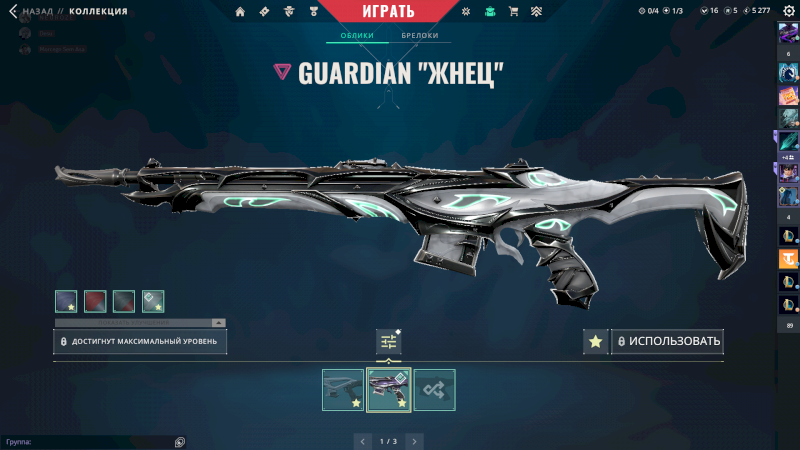Click ДОСТИГНУТ МАКСИМАЛЬНЫЙ УРОВЕНЬ button
This screenshot has width=800, height=450.
pos(140,342)
